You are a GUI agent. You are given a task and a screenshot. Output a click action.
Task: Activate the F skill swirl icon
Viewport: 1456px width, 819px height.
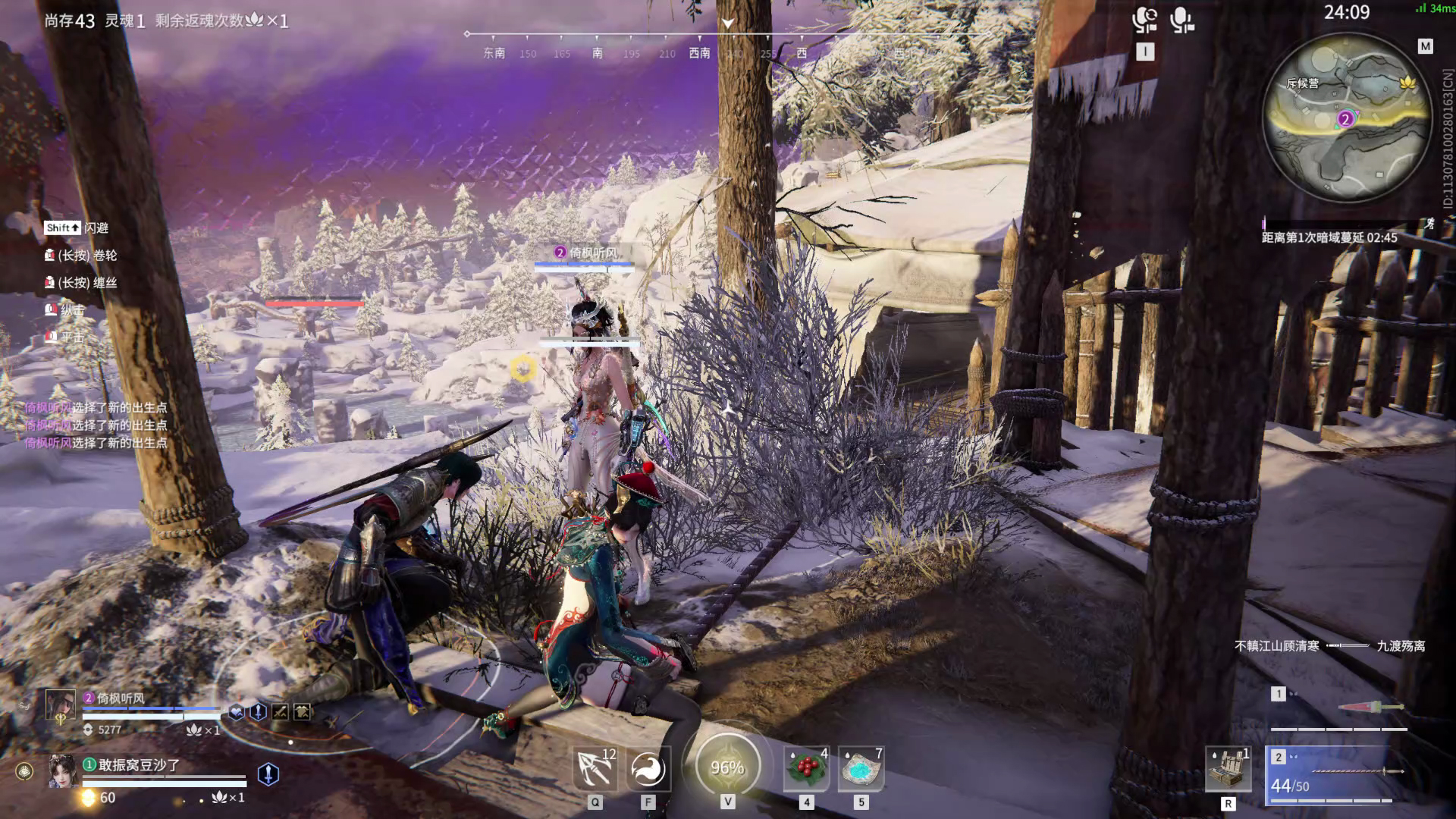pos(648,768)
